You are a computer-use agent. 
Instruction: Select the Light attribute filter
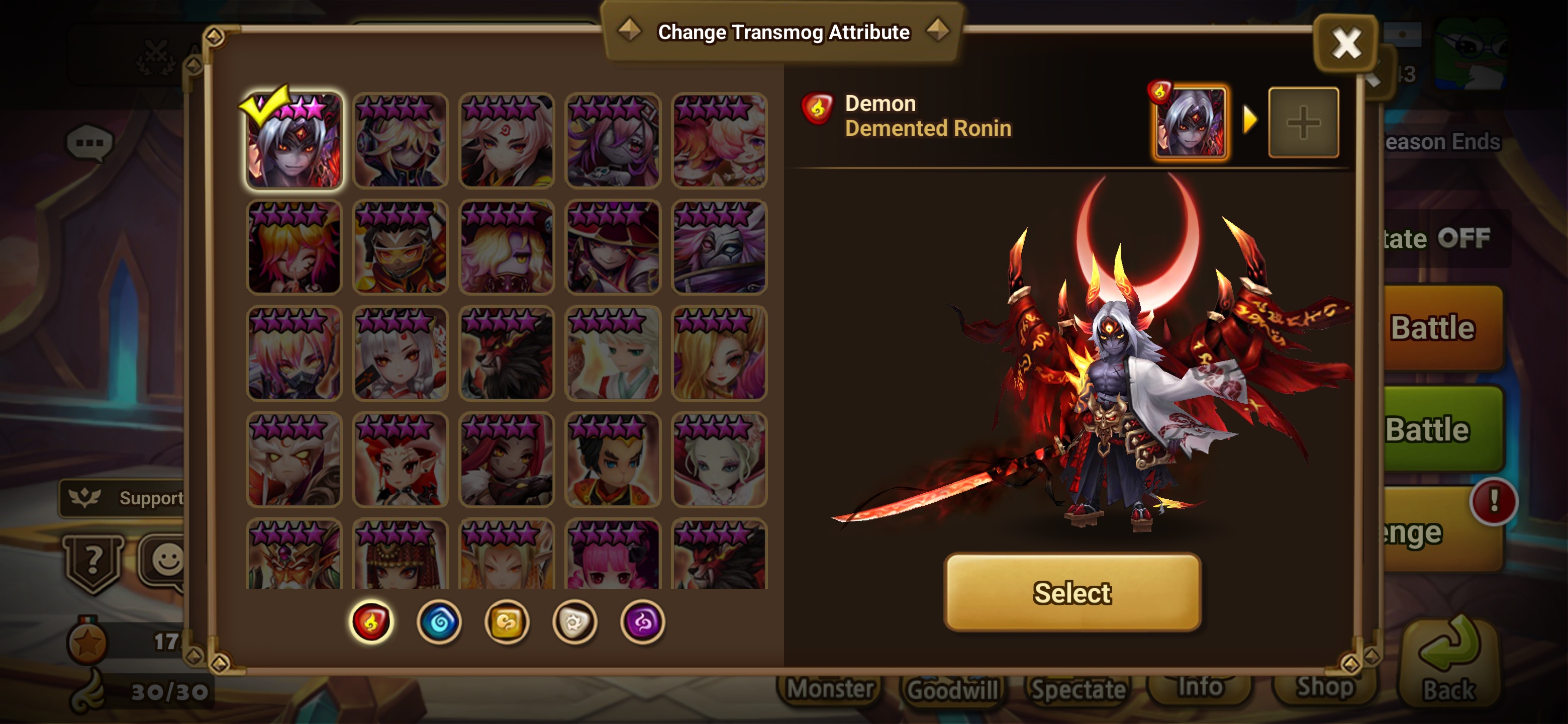click(576, 622)
